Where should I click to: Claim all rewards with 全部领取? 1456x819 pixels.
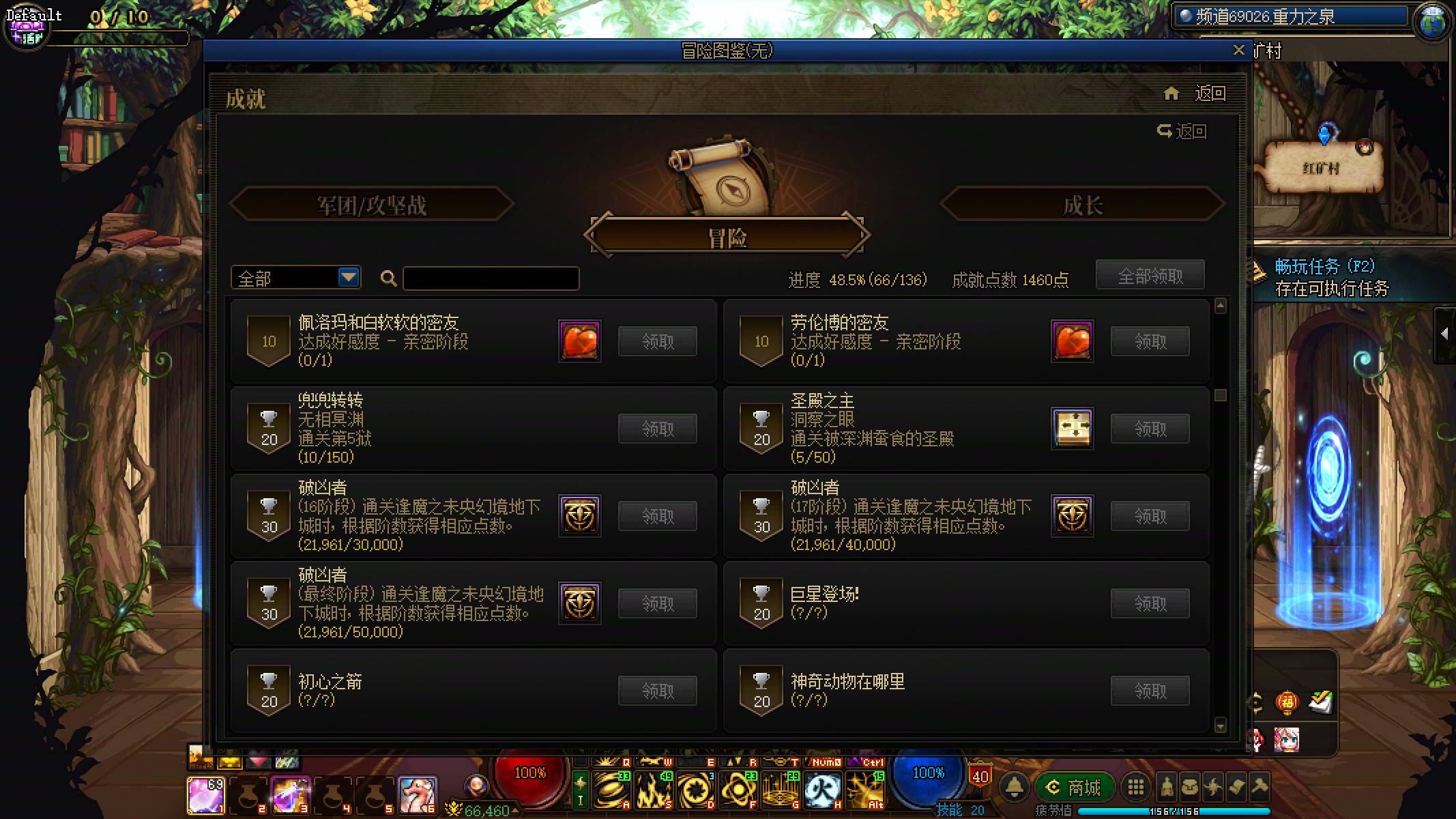click(1150, 274)
